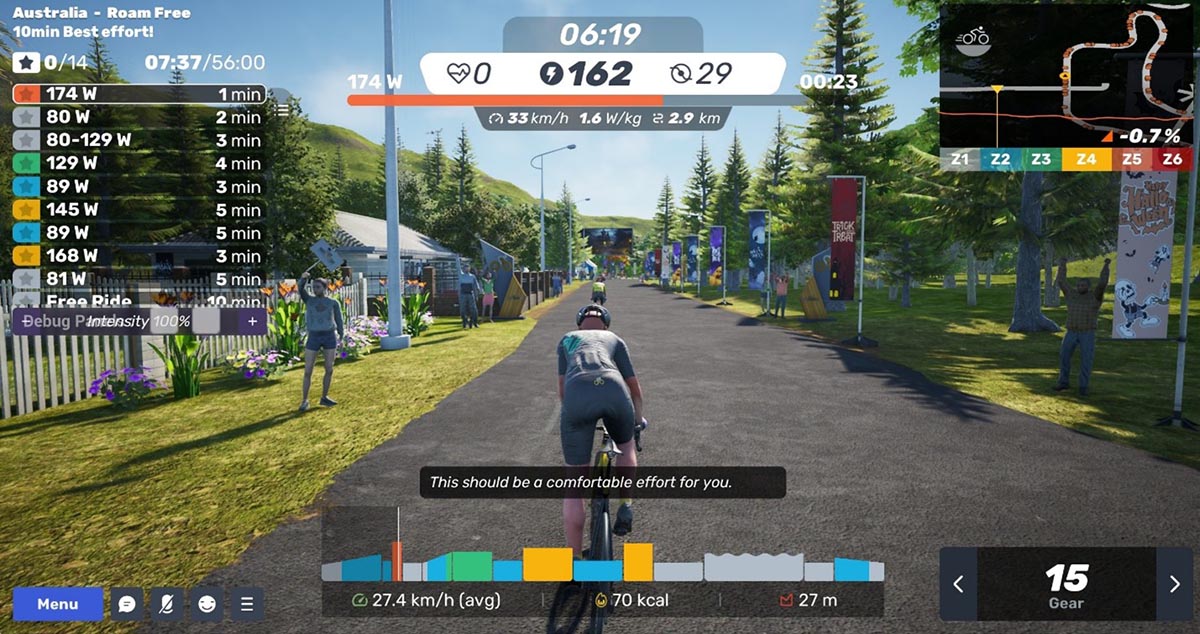Toggle the muted microphone icon

click(167, 604)
